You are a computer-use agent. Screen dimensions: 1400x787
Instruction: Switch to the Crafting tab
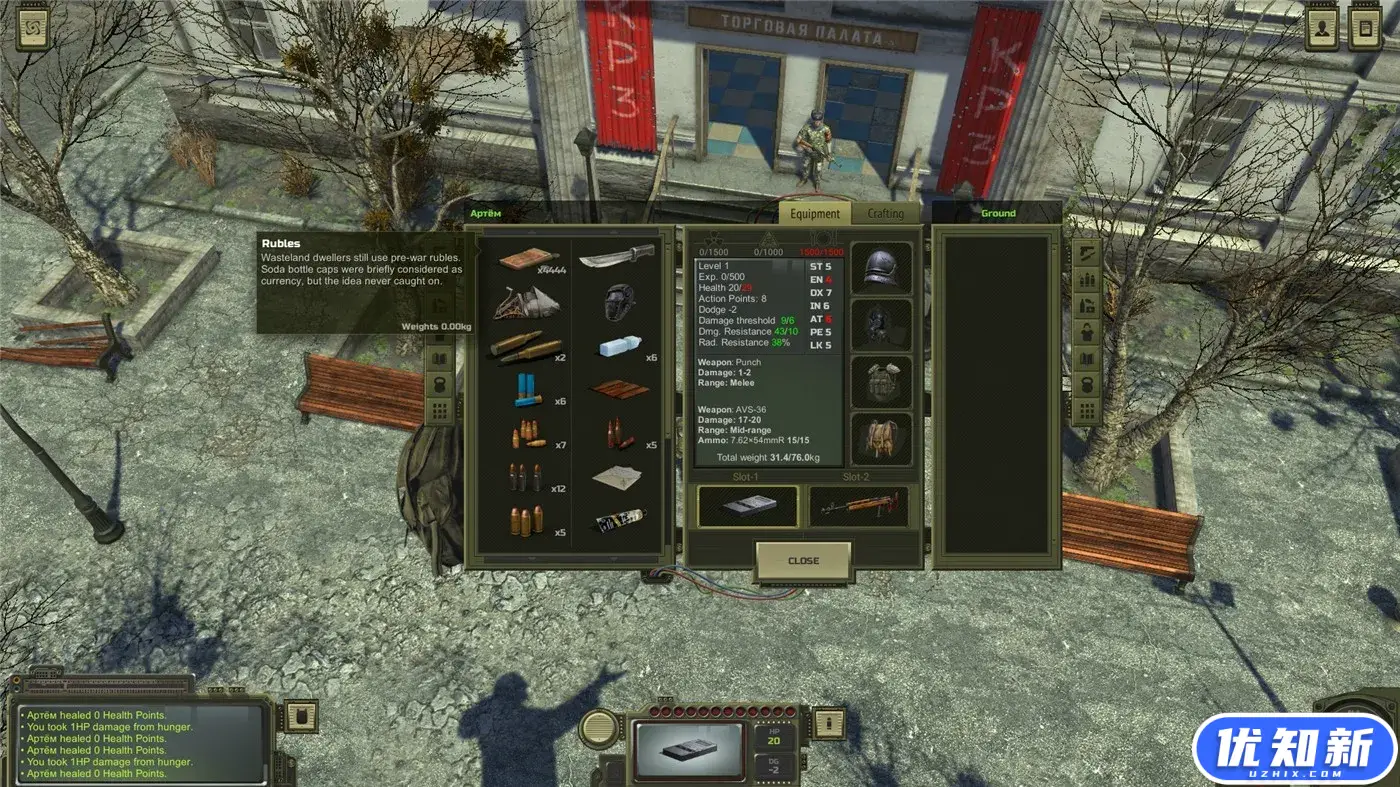(885, 213)
